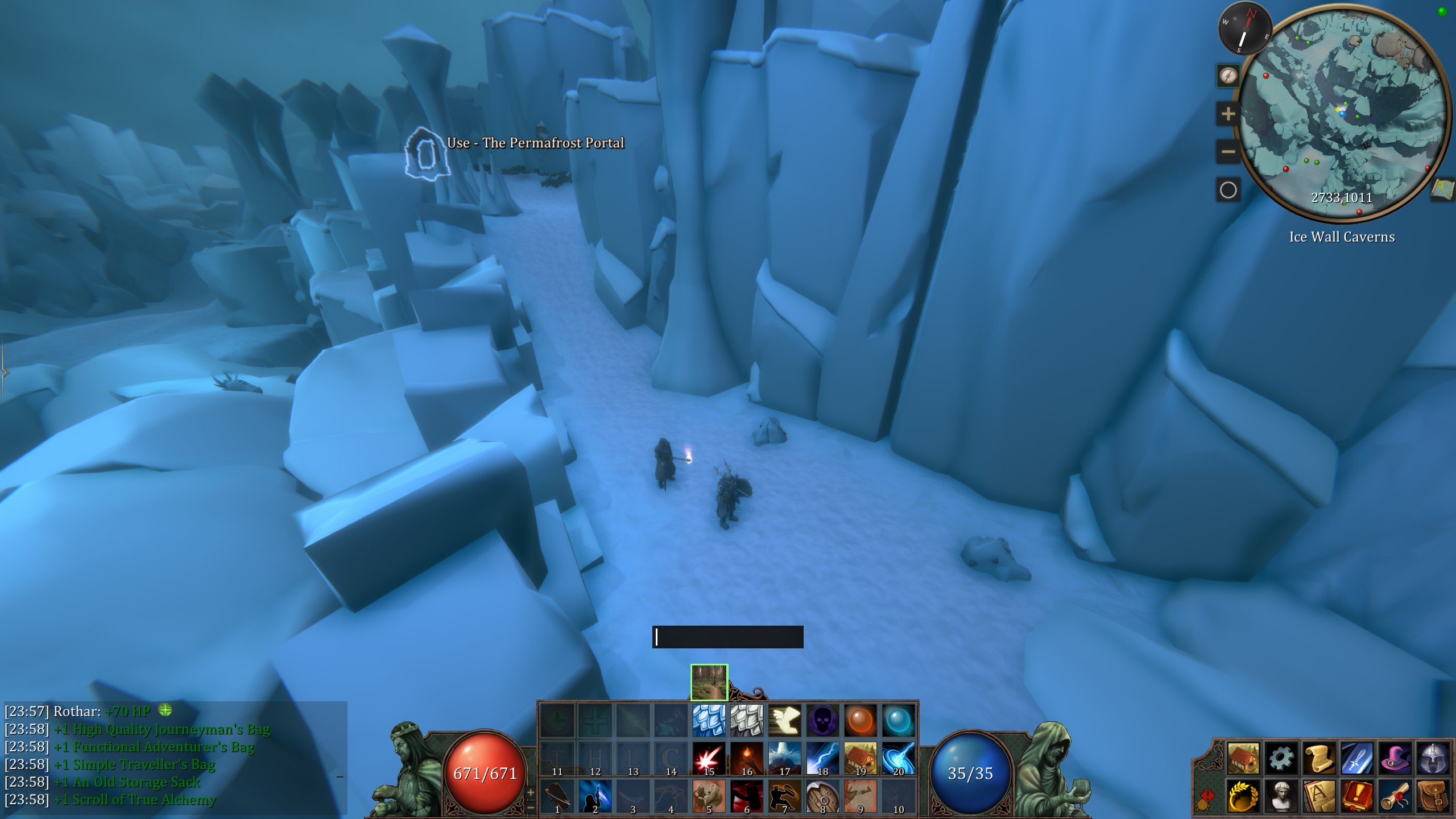
Task: Open the helmet equipment icon
Action: point(1433,758)
